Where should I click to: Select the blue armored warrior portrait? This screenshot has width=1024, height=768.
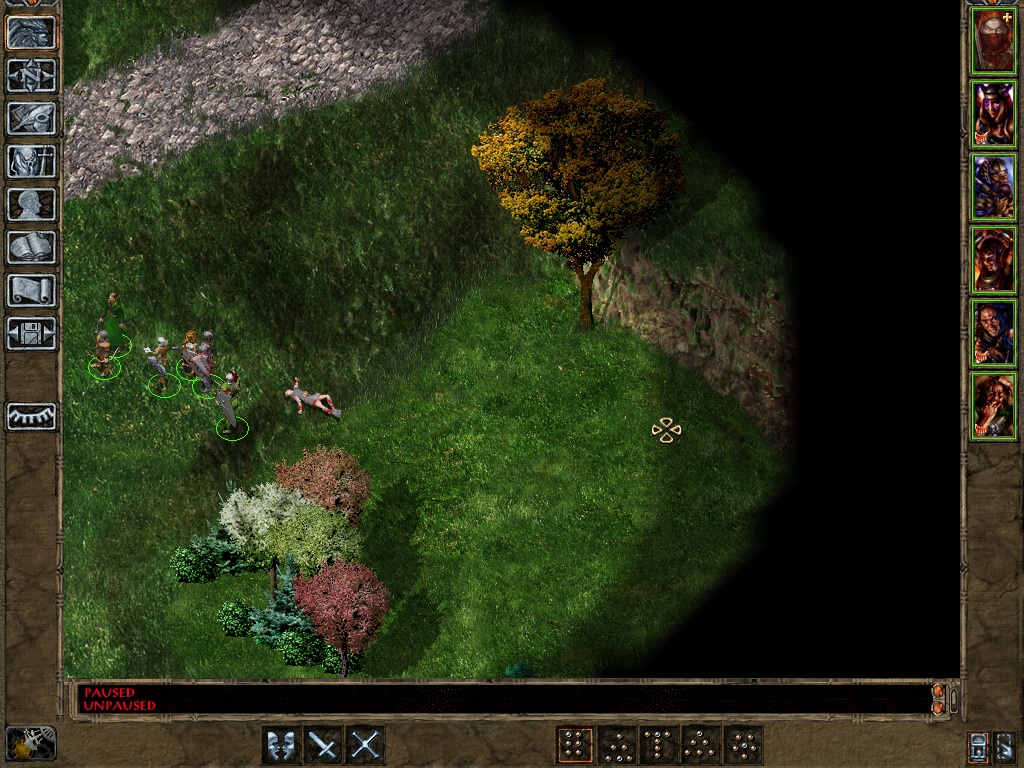[x=994, y=187]
